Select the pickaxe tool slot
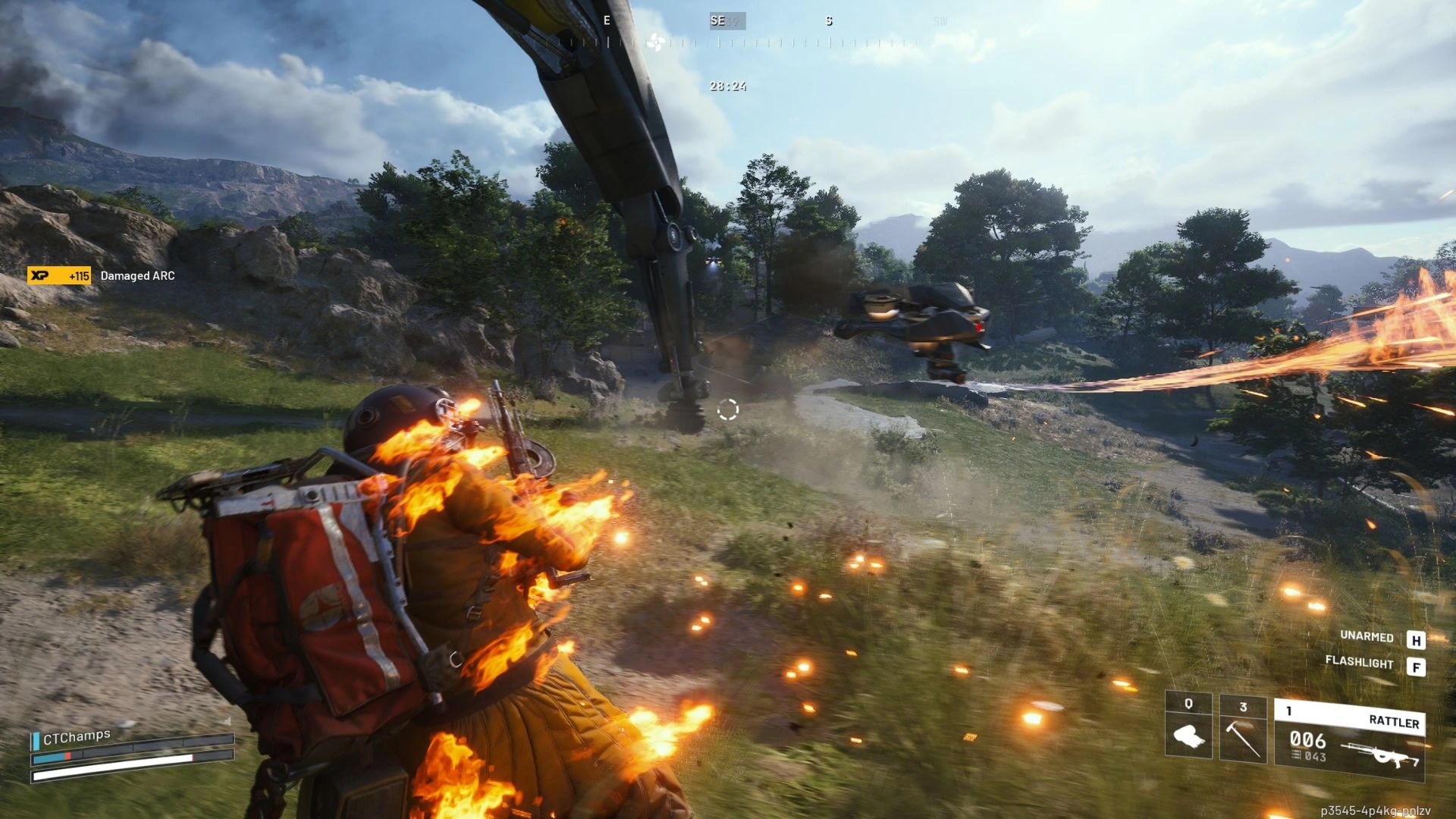Viewport: 1456px width, 819px height. (x=1243, y=730)
